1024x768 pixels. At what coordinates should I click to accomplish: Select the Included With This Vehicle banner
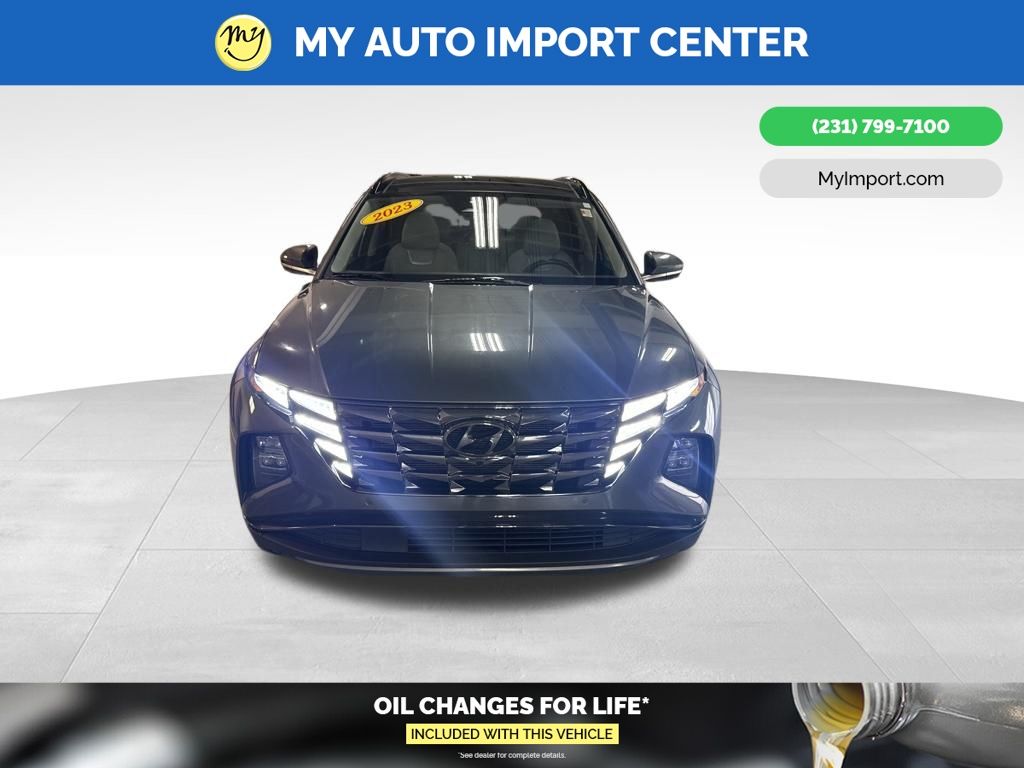click(x=512, y=734)
